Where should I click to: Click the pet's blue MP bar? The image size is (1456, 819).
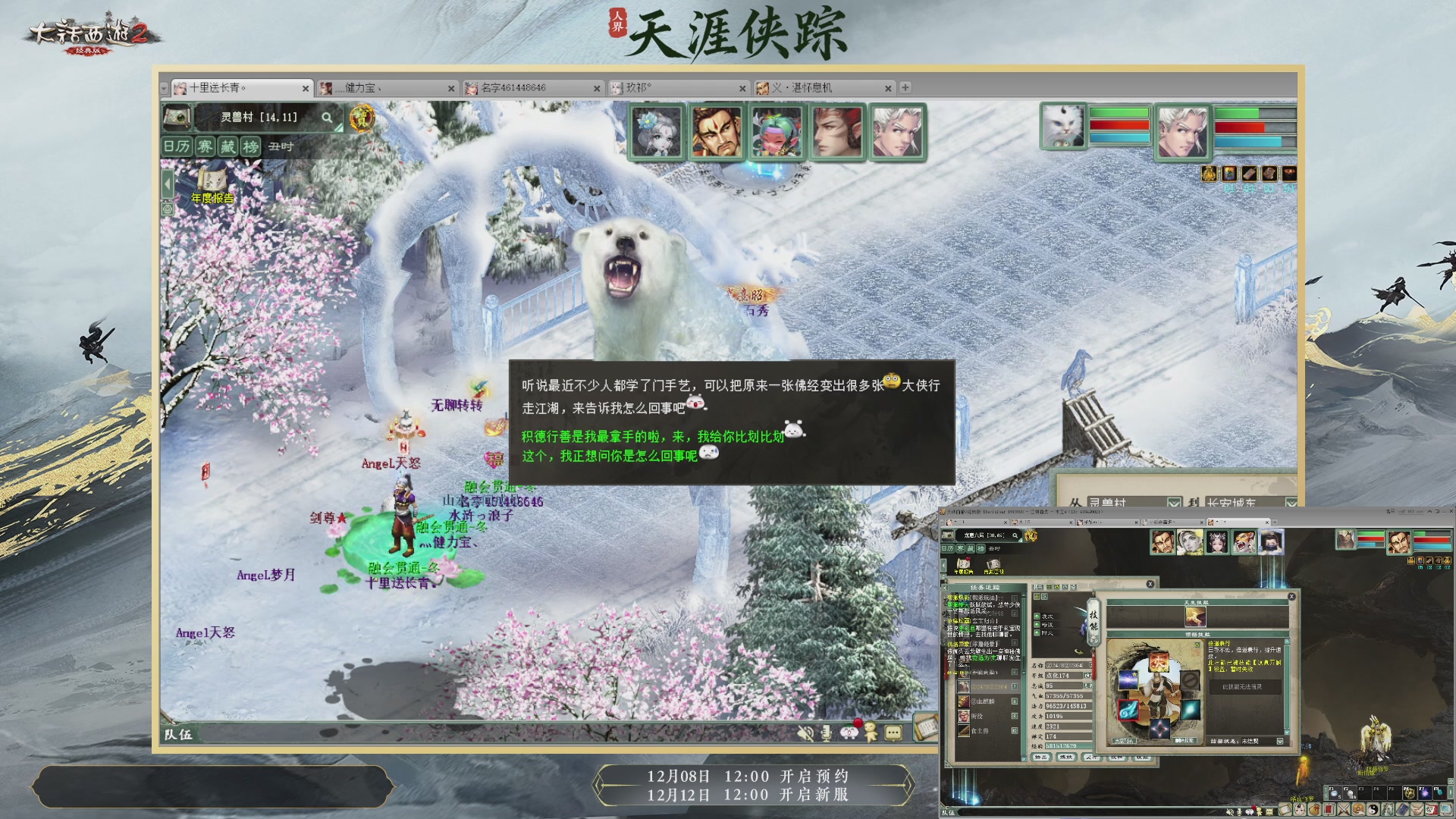click(x=1118, y=138)
